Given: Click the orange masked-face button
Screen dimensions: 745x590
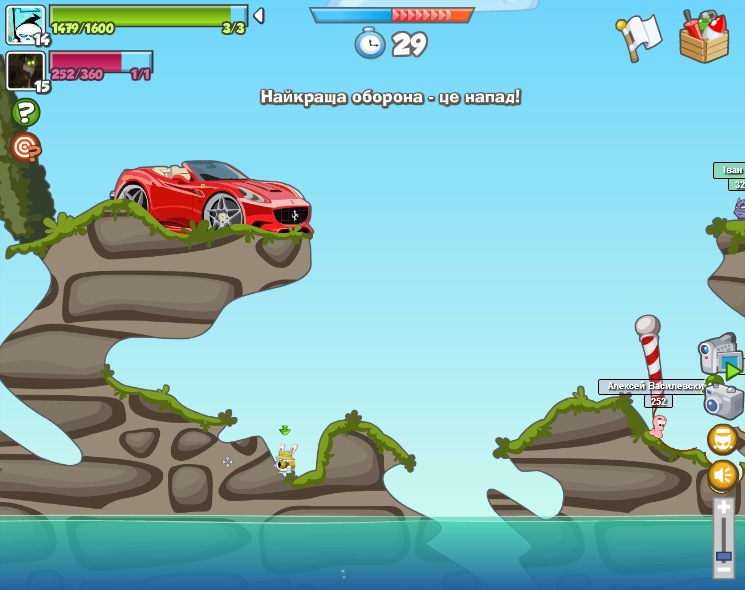Looking at the screenshot, I should pos(723,439).
